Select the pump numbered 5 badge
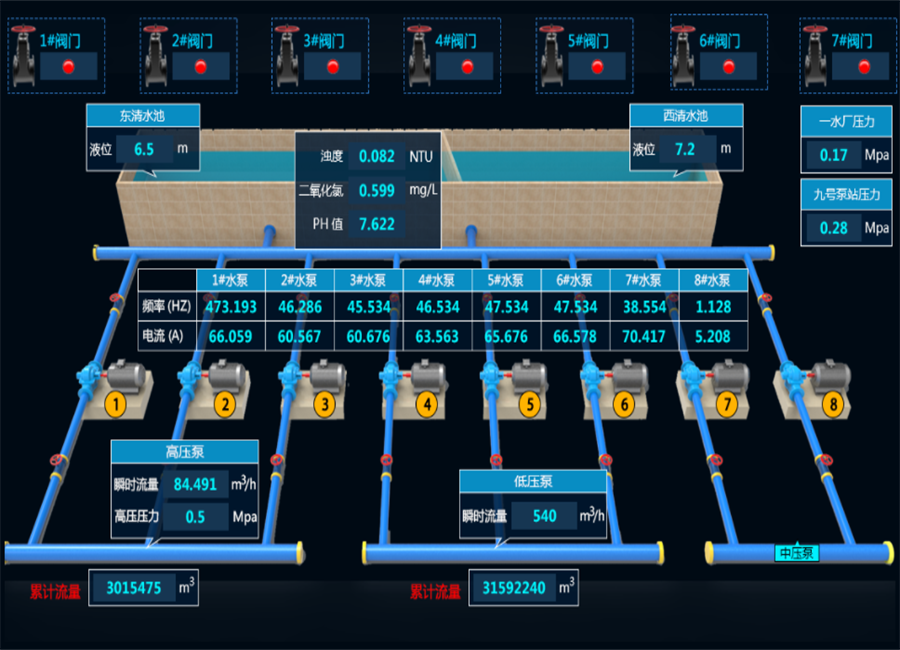The image size is (900, 650). coord(529,405)
